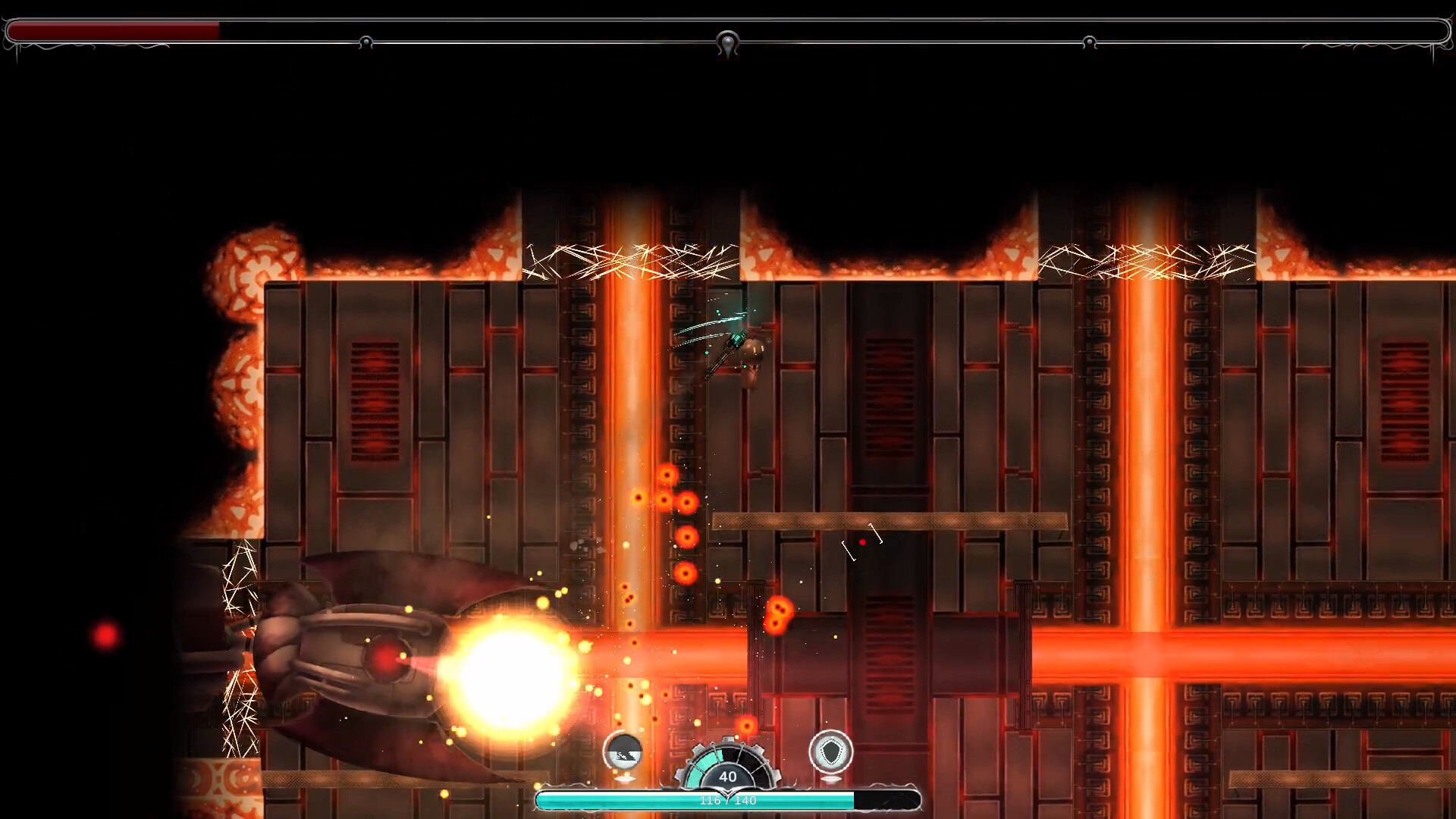
Task: Click the small round ornament left of top center
Action: coord(366,42)
